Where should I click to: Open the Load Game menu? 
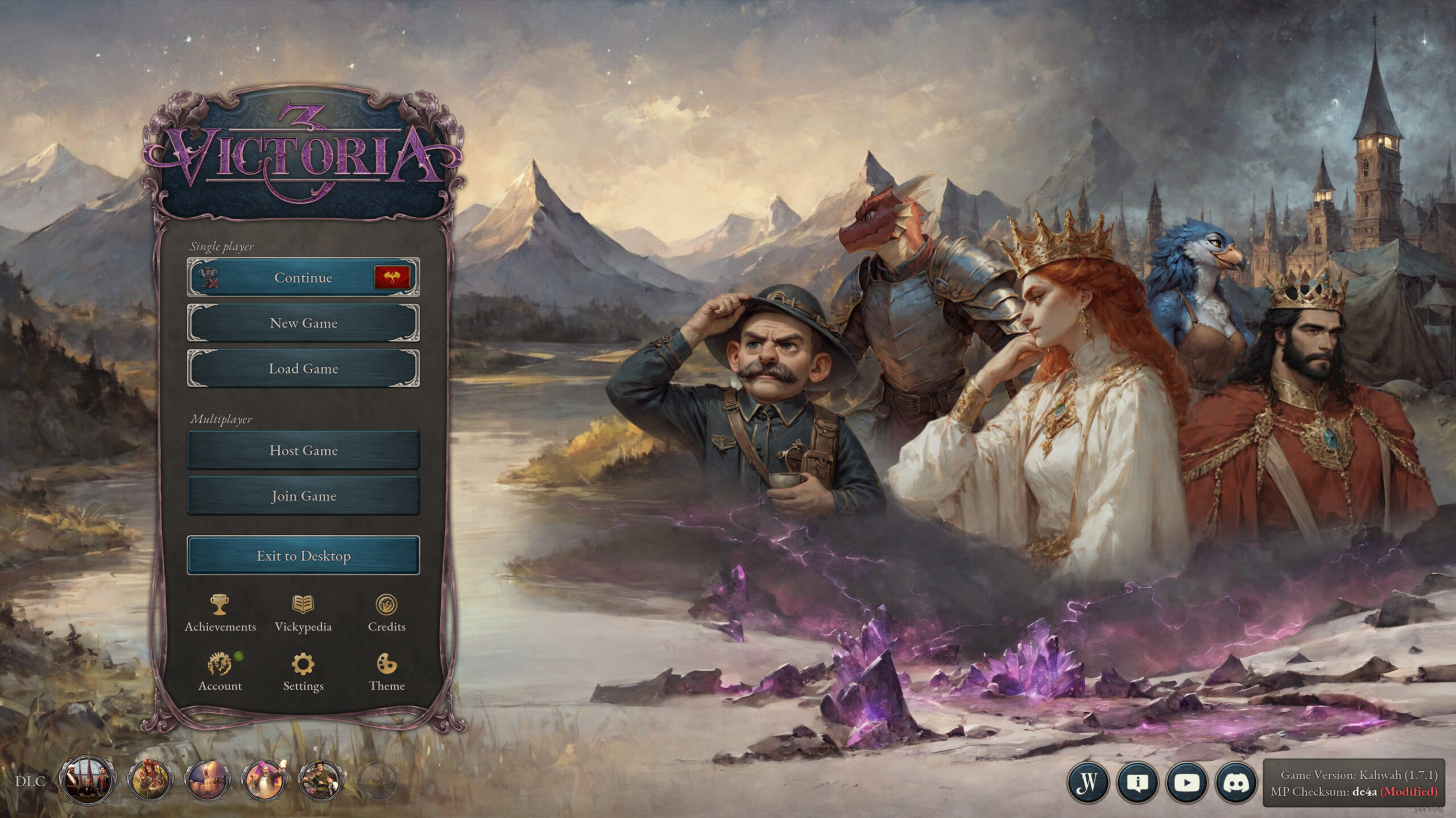coord(303,368)
